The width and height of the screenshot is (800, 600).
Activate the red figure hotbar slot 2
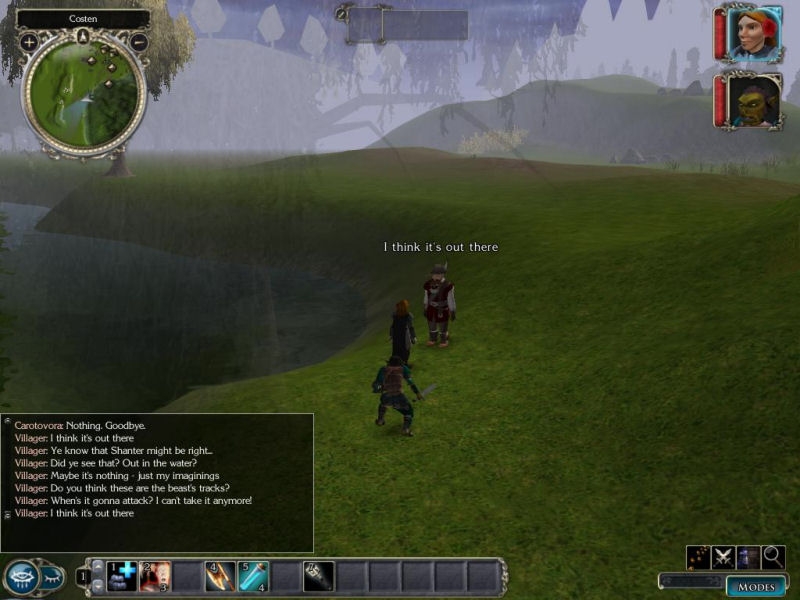click(x=155, y=575)
